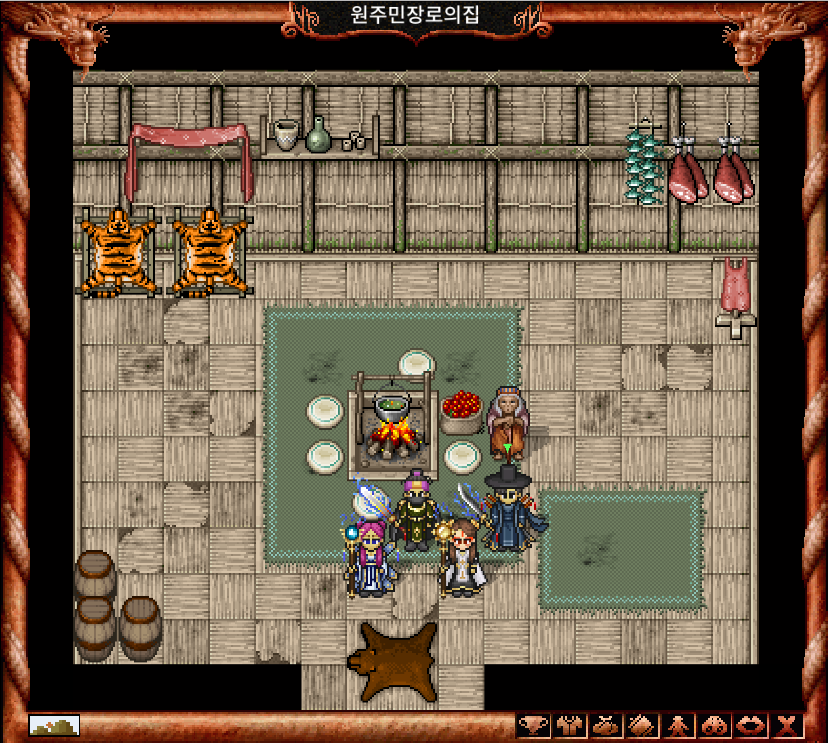Image resolution: width=828 pixels, height=743 pixels.
Task: Open the mountain landscape thumbnail
Action: 54,725
